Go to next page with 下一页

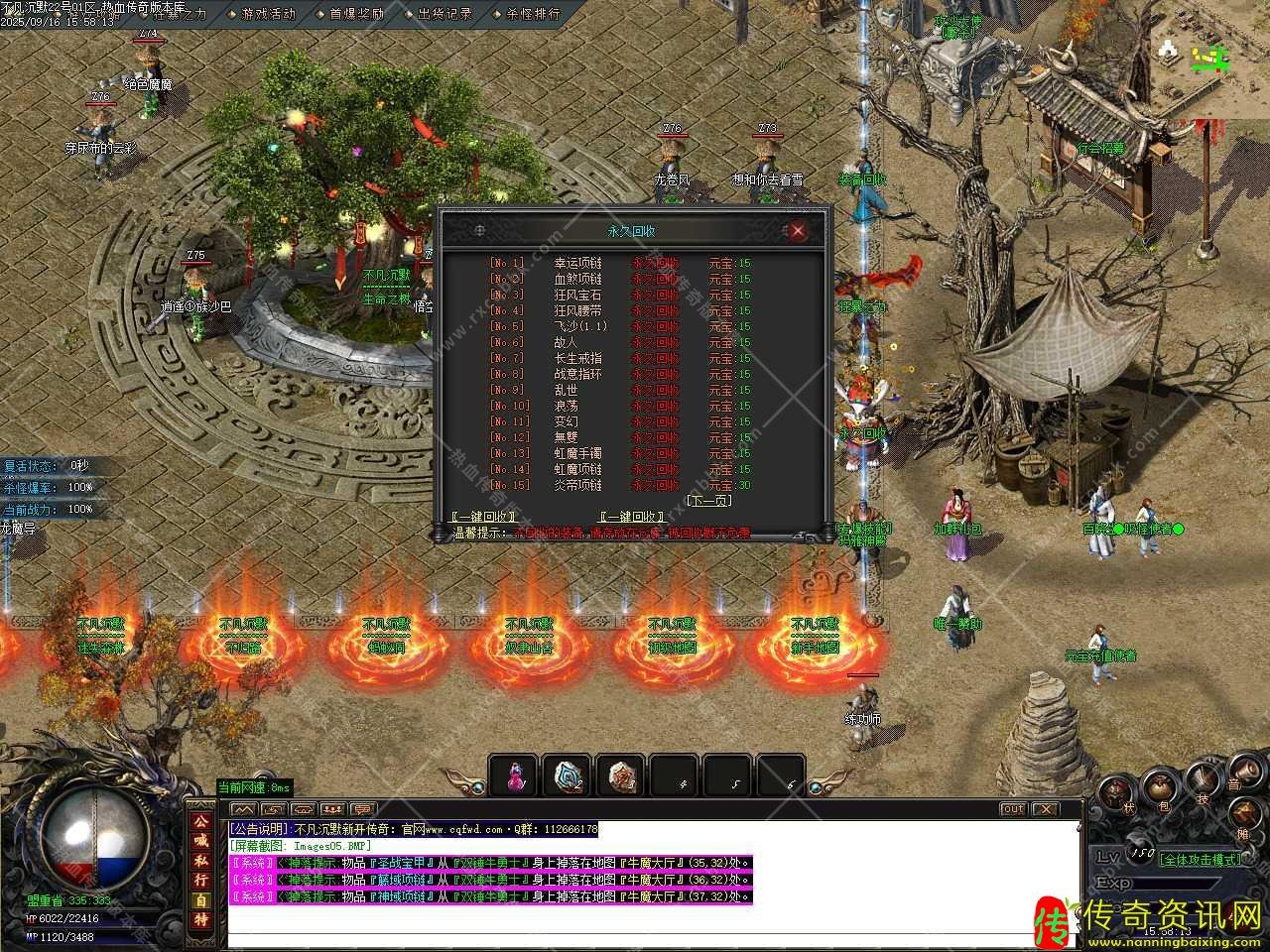coord(707,501)
